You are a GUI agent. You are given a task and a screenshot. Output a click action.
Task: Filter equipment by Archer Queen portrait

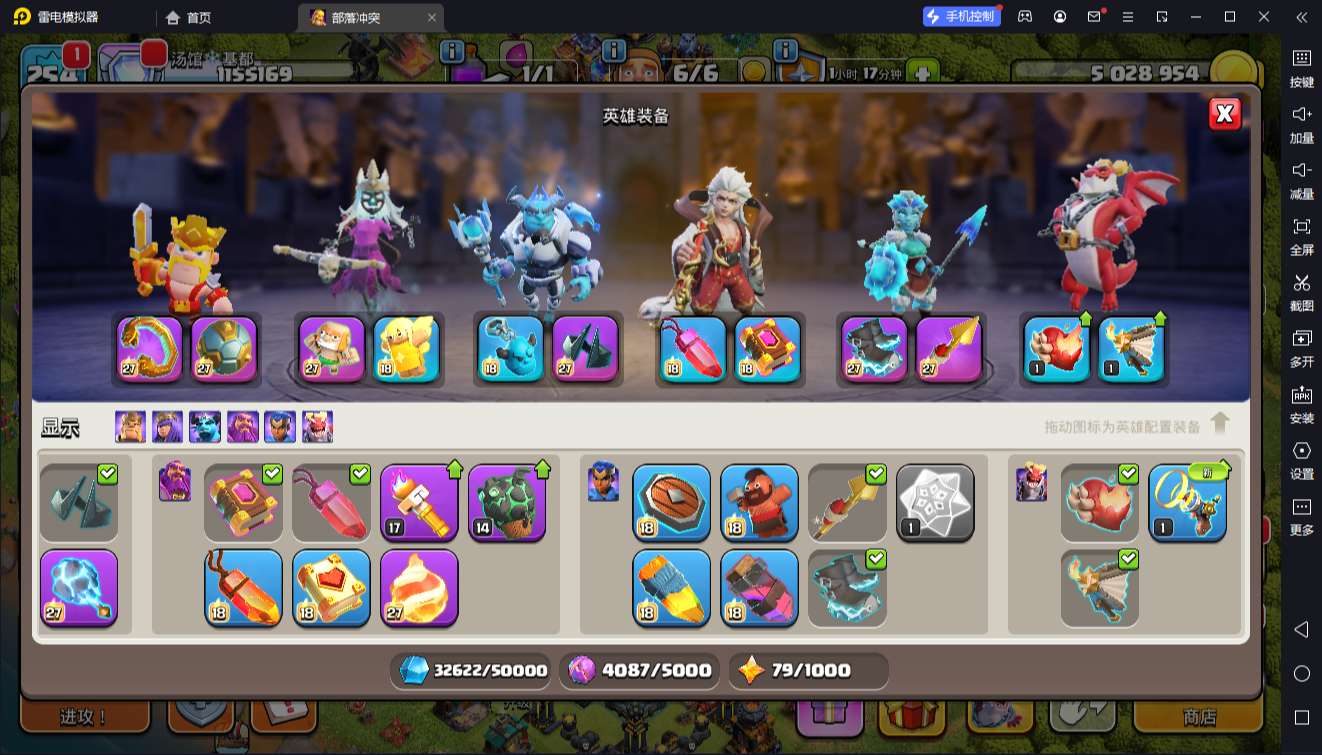coord(167,427)
